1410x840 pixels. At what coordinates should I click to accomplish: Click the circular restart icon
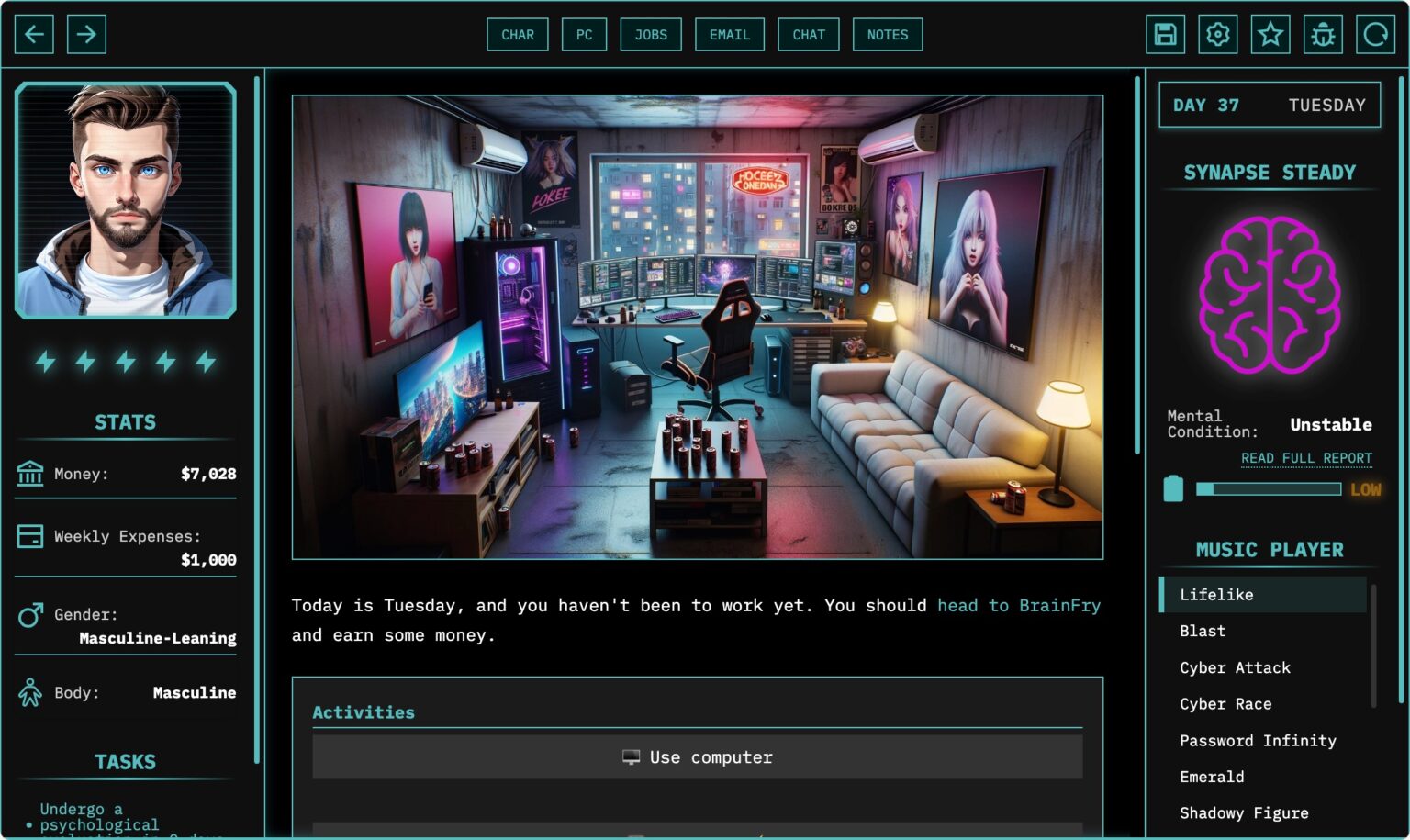point(1376,33)
